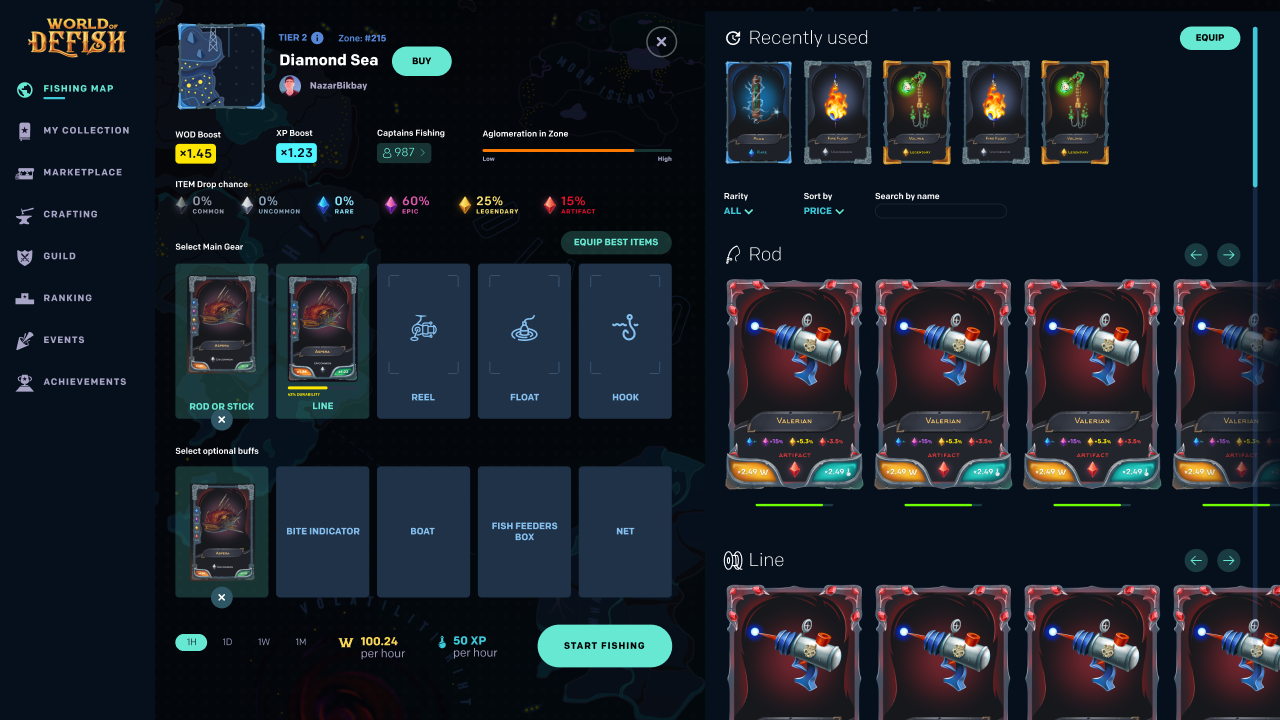Image resolution: width=1280 pixels, height=720 pixels.
Task: Remove the equipped rod with the X toggle
Action: click(x=221, y=420)
